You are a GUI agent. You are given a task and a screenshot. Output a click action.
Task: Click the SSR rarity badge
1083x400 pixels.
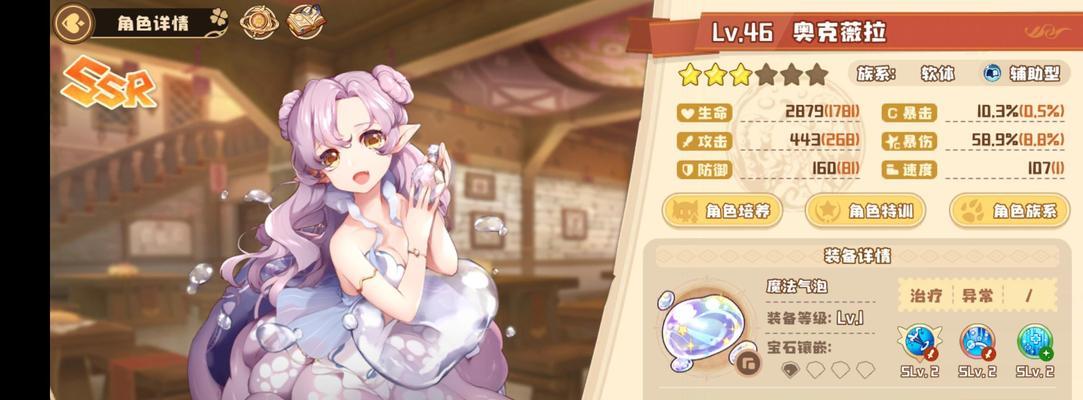(x=112, y=86)
